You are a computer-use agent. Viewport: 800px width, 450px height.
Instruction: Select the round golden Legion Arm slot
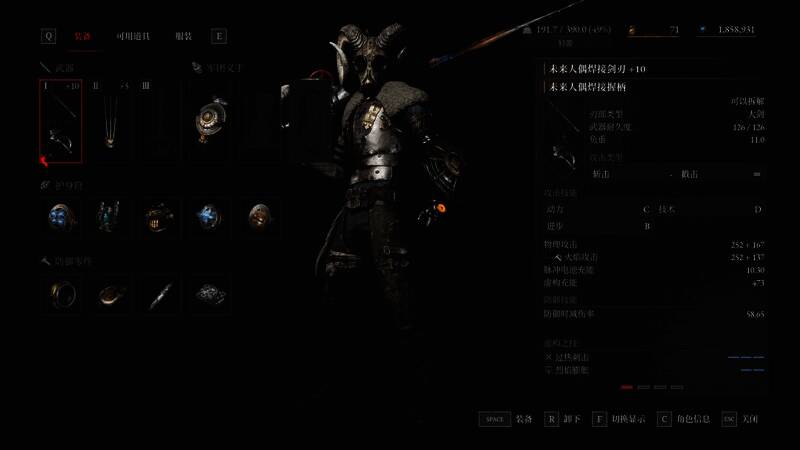(x=212, y=119)
